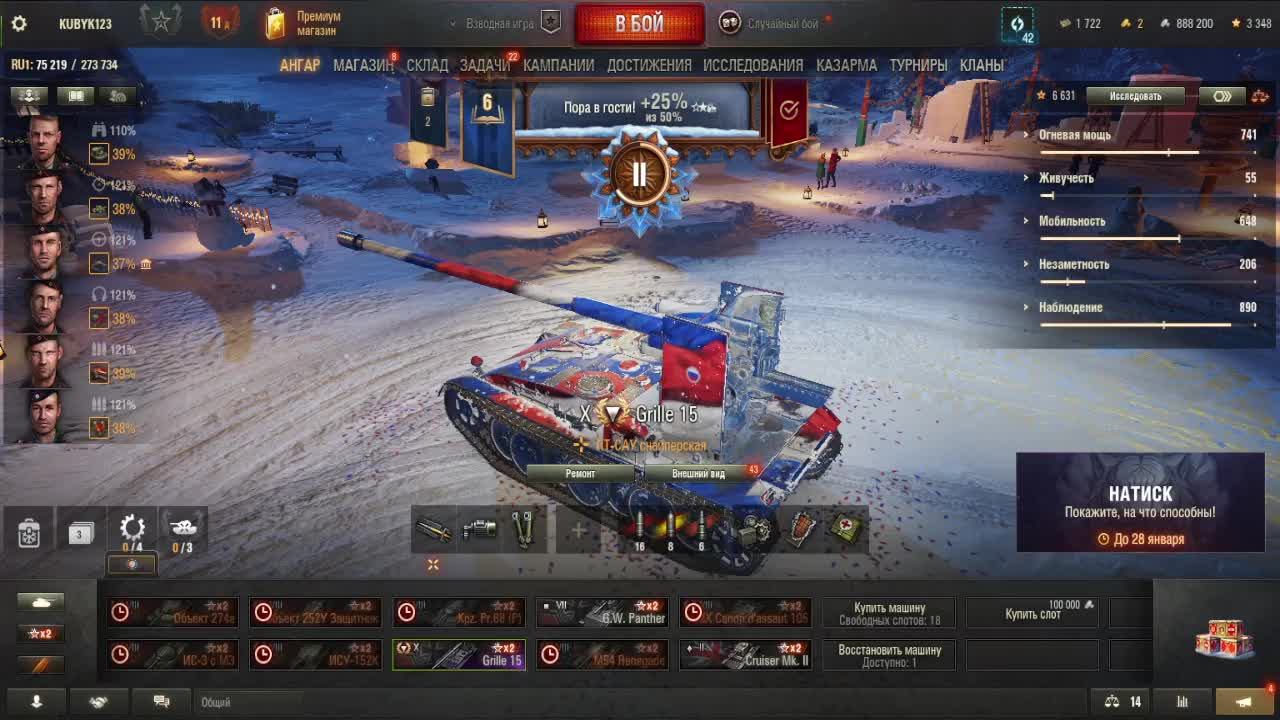Switch to the ИССЛЕДОВАНИЯ tab
This screenshot has width=1280, height=720.
[x=753, y=65]
